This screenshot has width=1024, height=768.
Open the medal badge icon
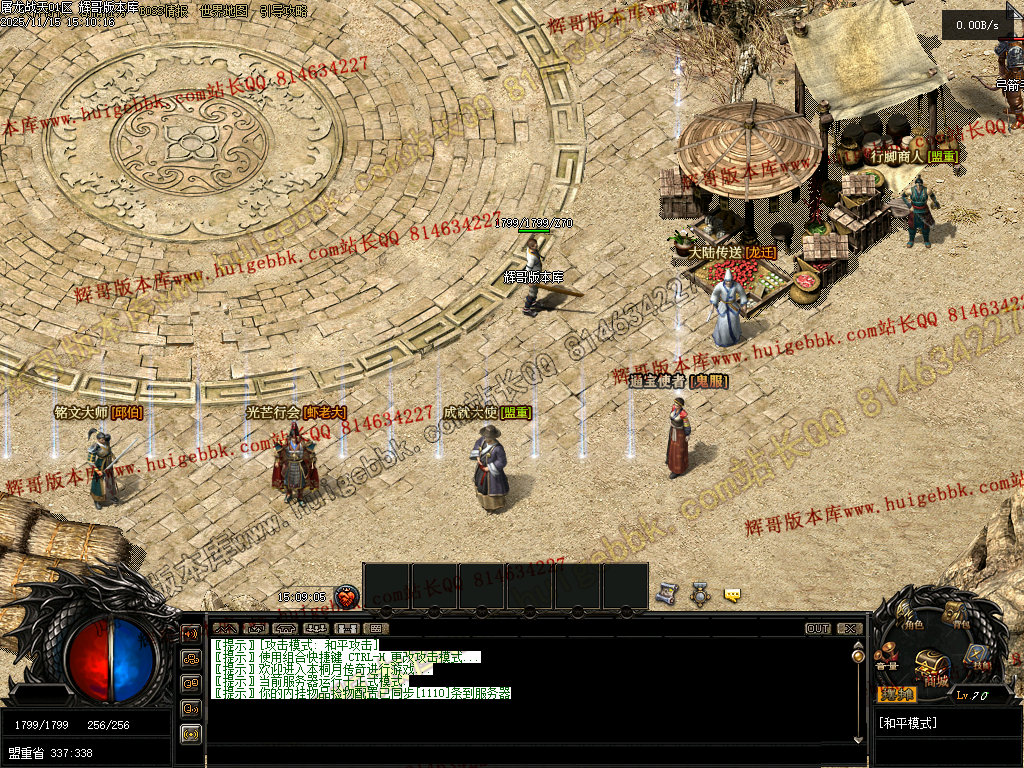pyautogui.click(x=700, y=594)
